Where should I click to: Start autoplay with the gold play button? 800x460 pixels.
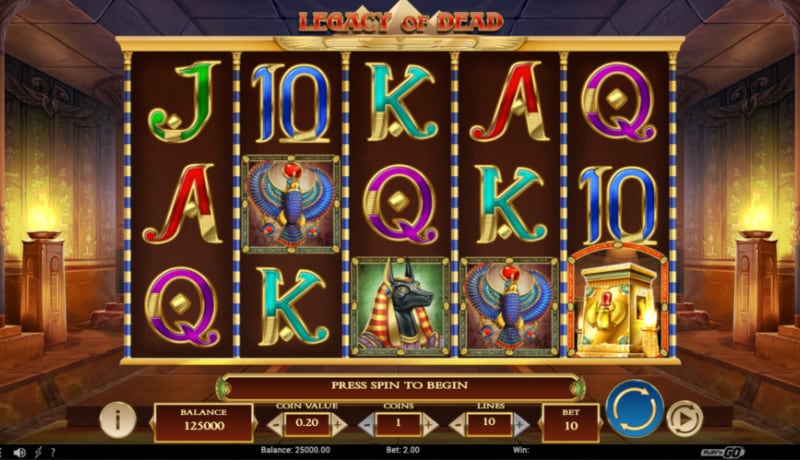[x=685, y=417]
